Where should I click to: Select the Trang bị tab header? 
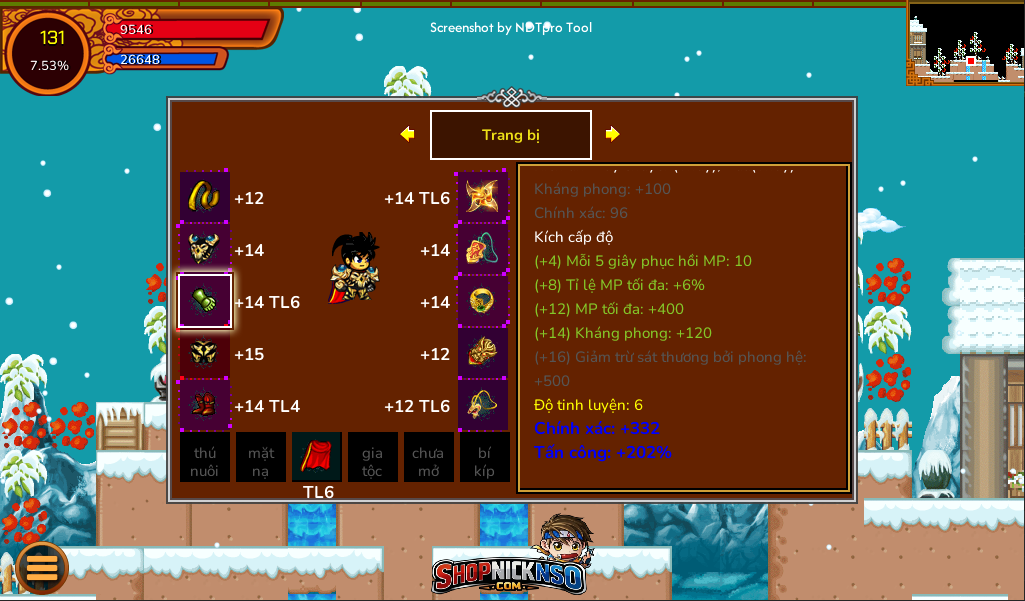511,135
